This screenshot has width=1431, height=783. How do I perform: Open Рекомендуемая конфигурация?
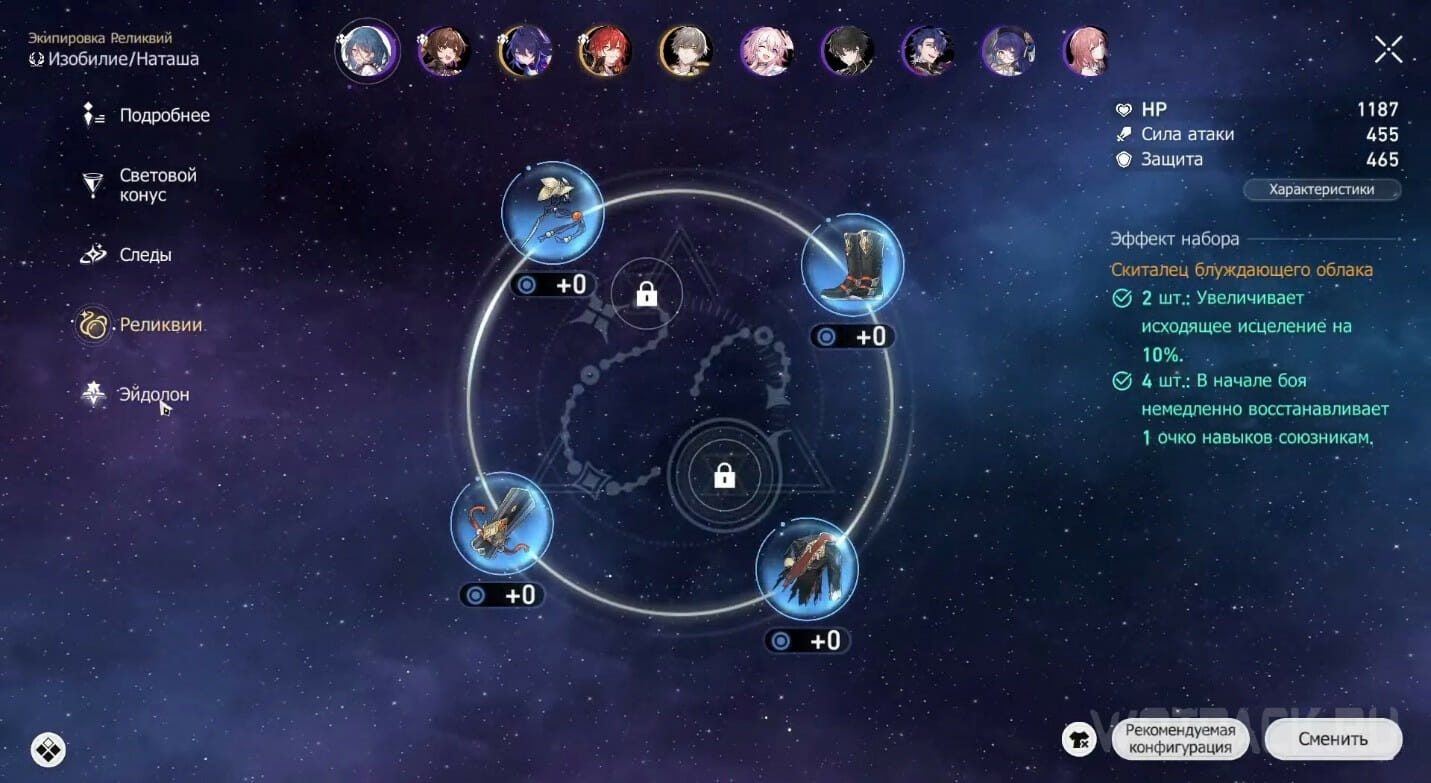pyautogui.click(x=1180, y=739)
